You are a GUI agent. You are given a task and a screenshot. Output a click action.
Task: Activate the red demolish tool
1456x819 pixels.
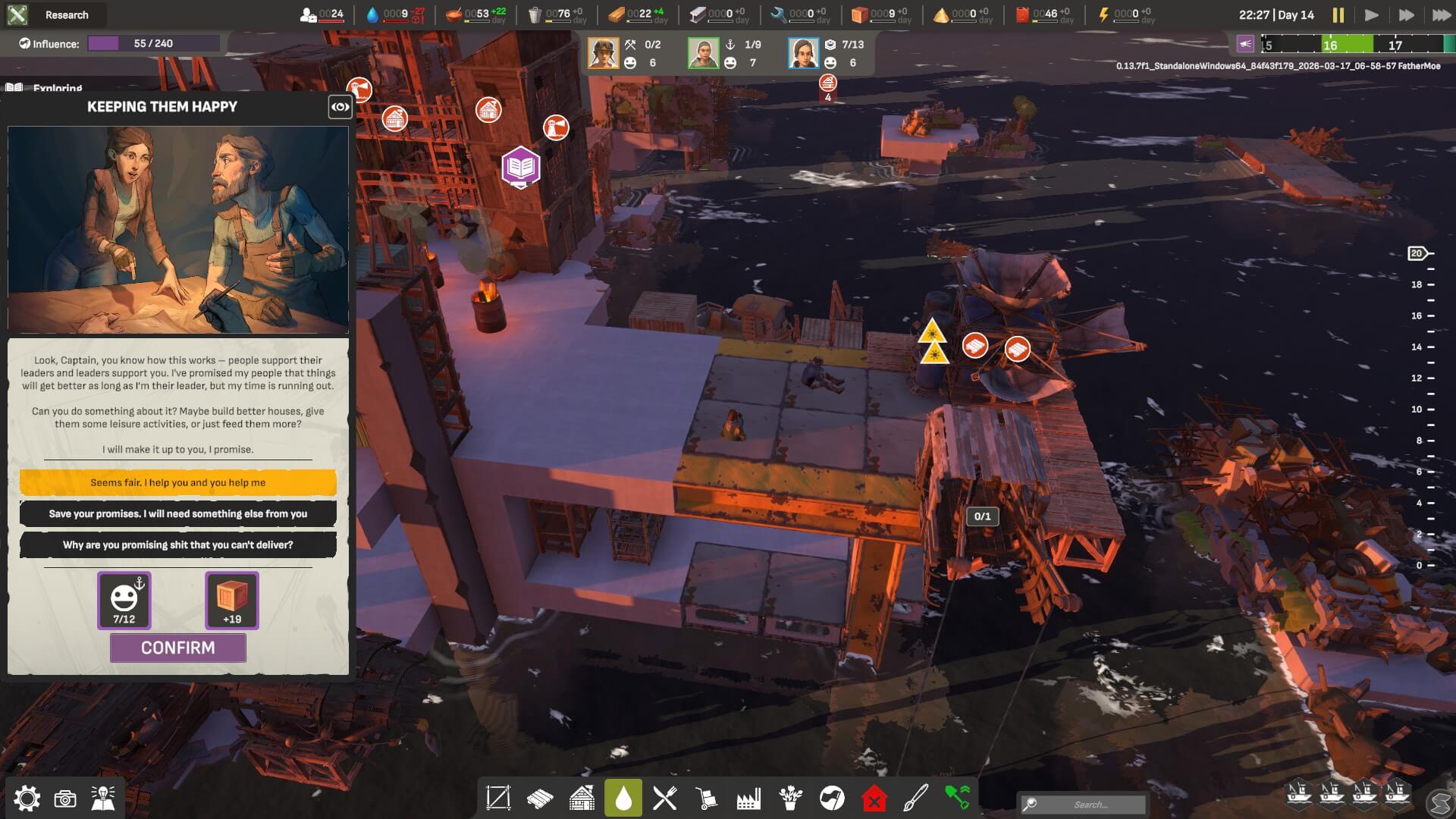876,797
